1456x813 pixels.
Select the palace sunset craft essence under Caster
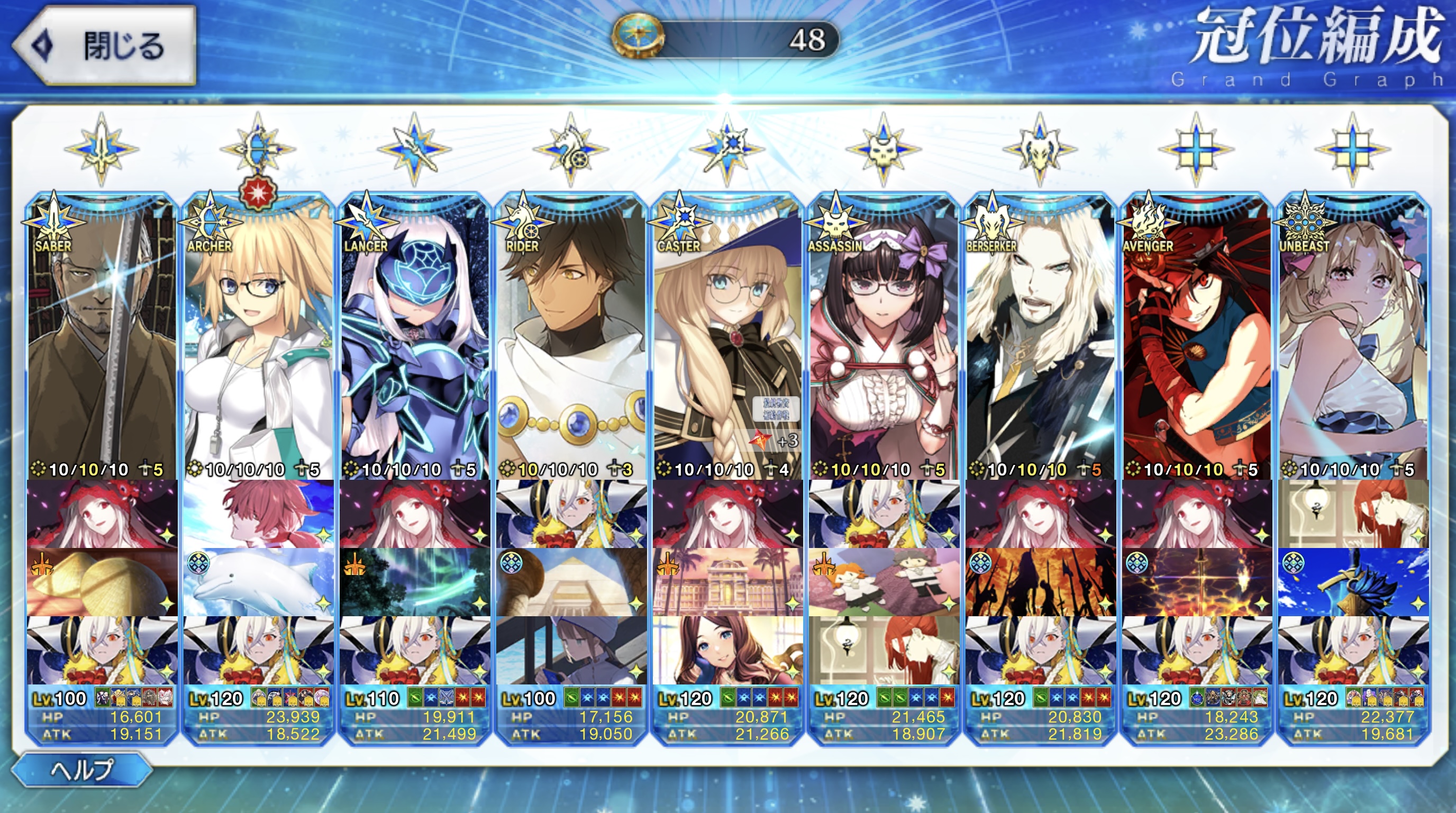727,582
